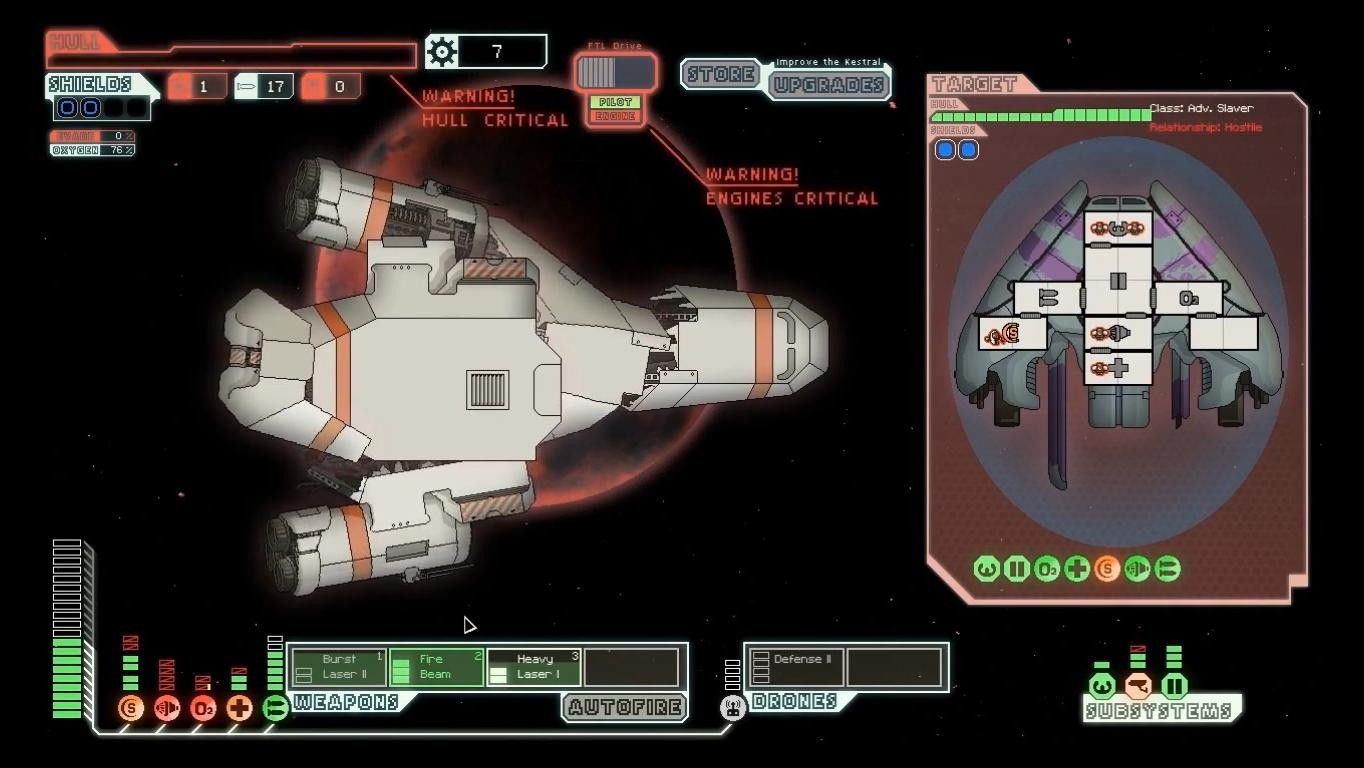
Task: Choose the Heavy Laser I weapon
Action: (x=533, y=667)
